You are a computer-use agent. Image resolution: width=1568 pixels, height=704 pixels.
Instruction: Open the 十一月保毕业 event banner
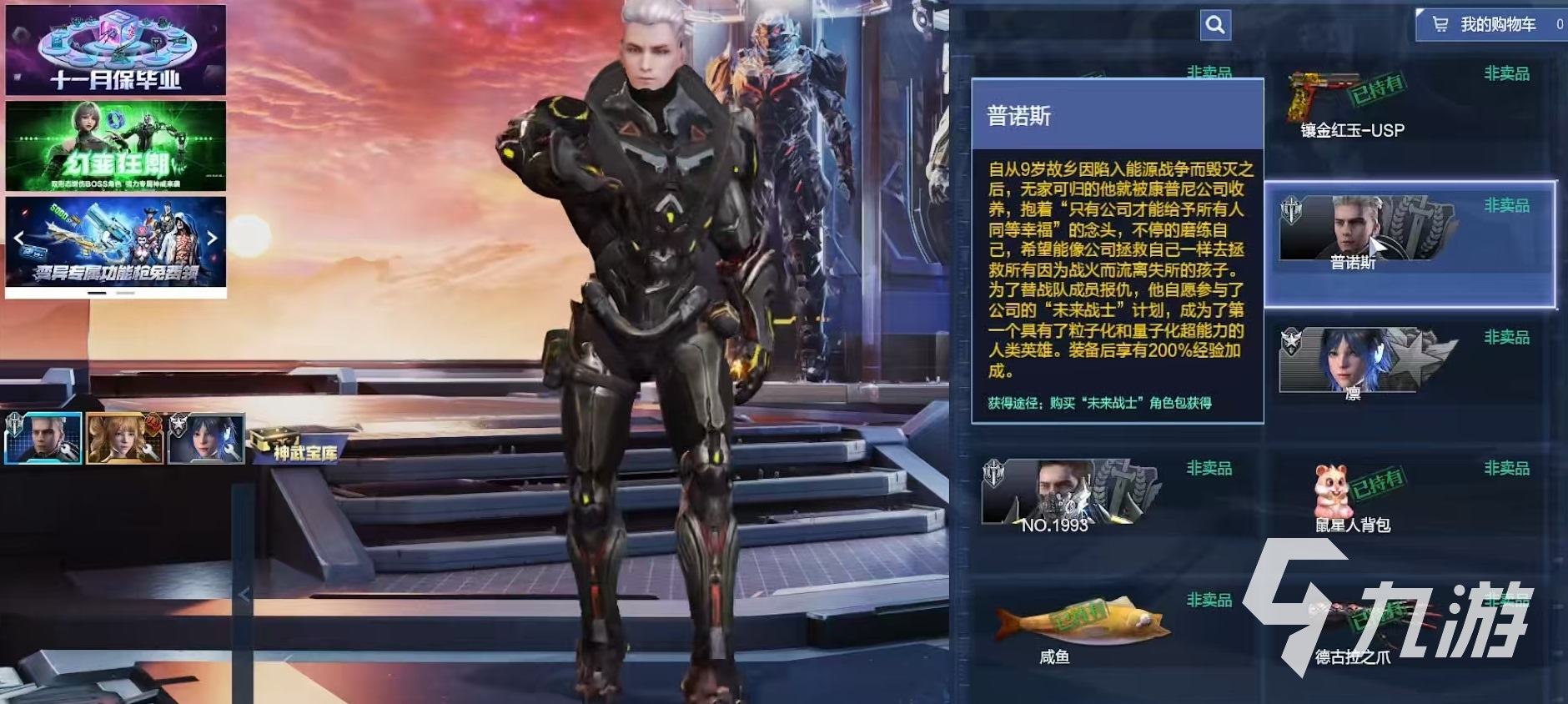tap(115, 50)
